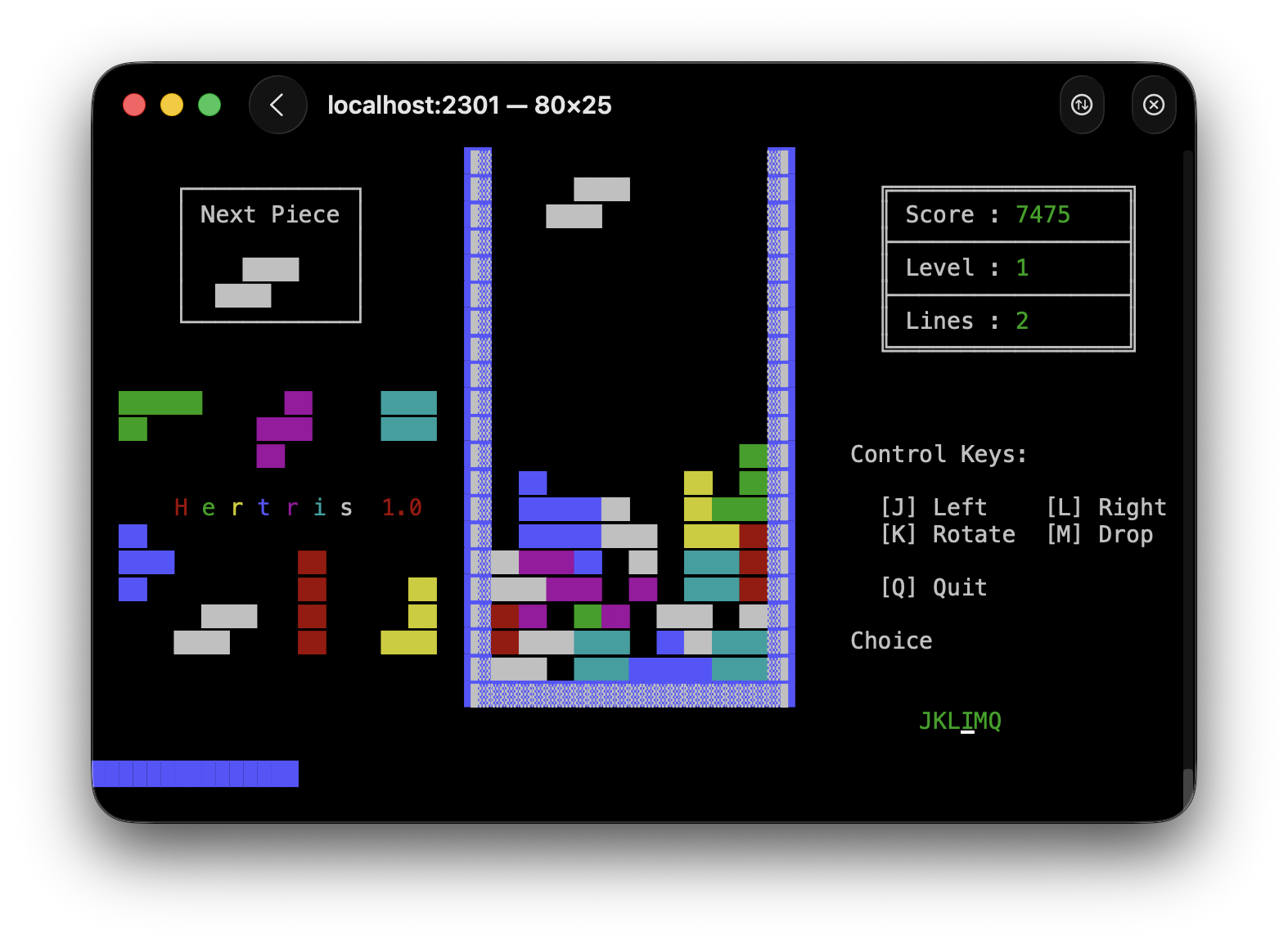Select the red vertical I-piece preview
1288x944 pixels.
313,603
